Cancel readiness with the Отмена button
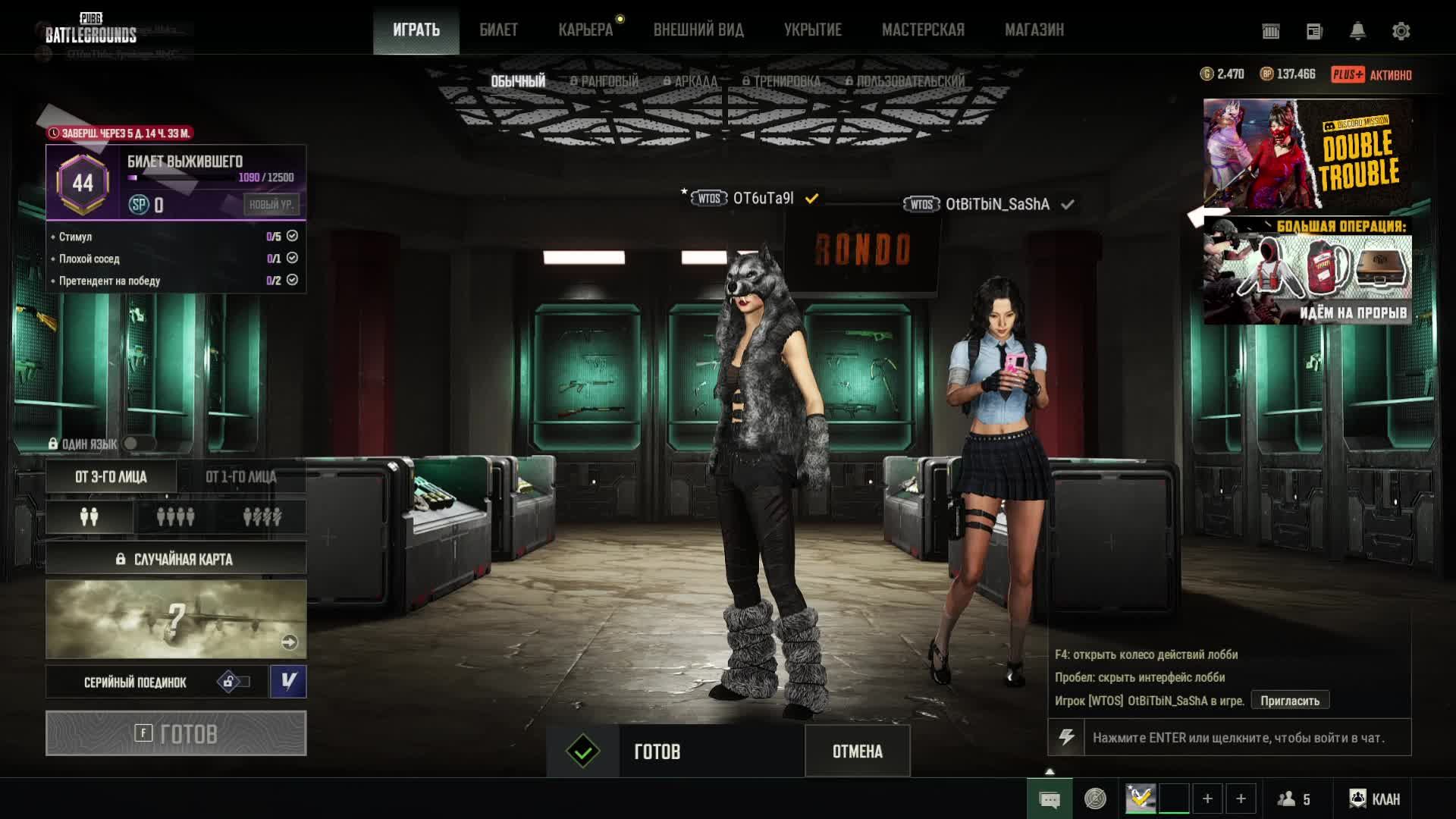 point(857,752)
